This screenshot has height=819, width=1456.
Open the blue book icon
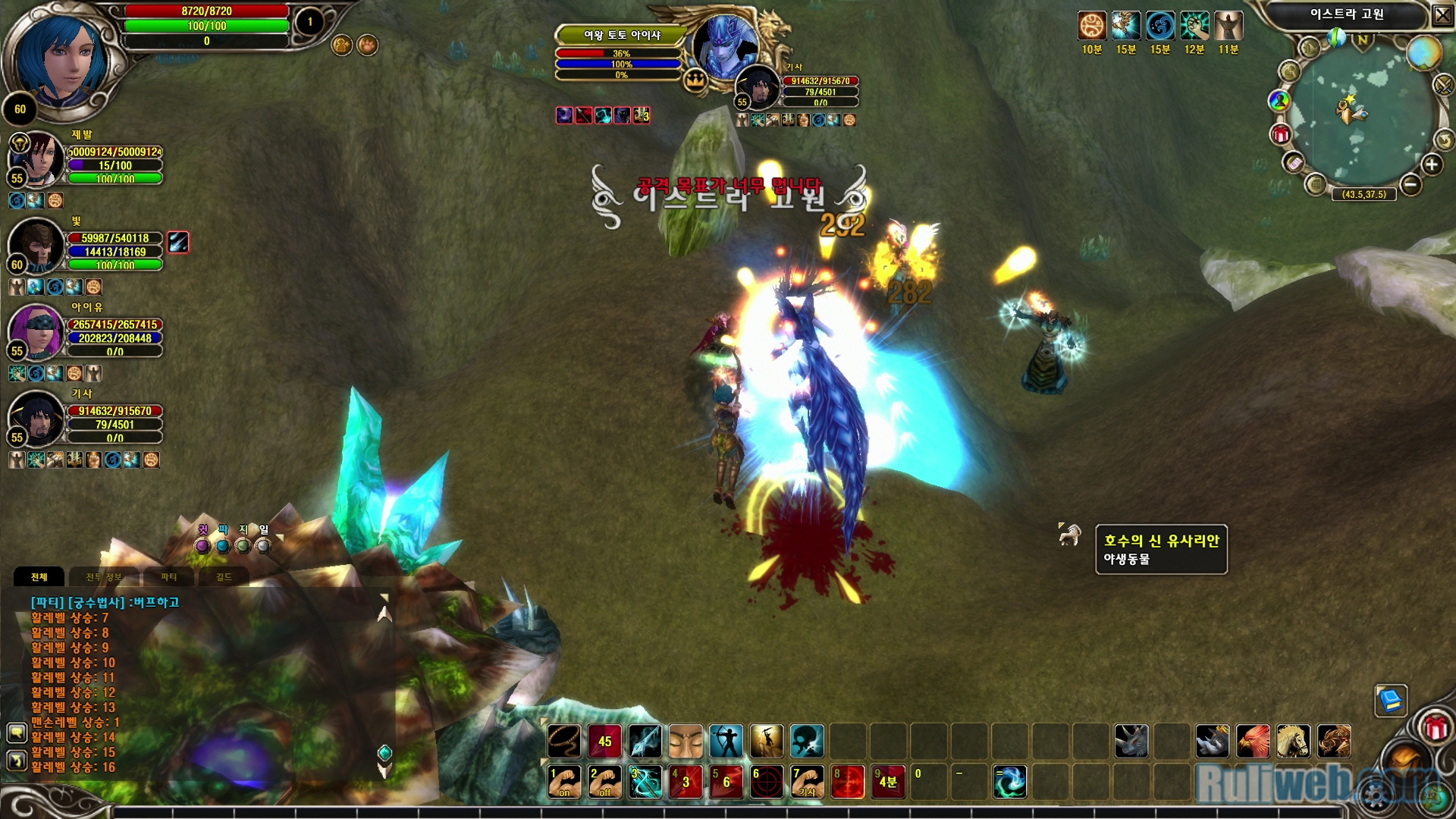(x=1391, y=700)
